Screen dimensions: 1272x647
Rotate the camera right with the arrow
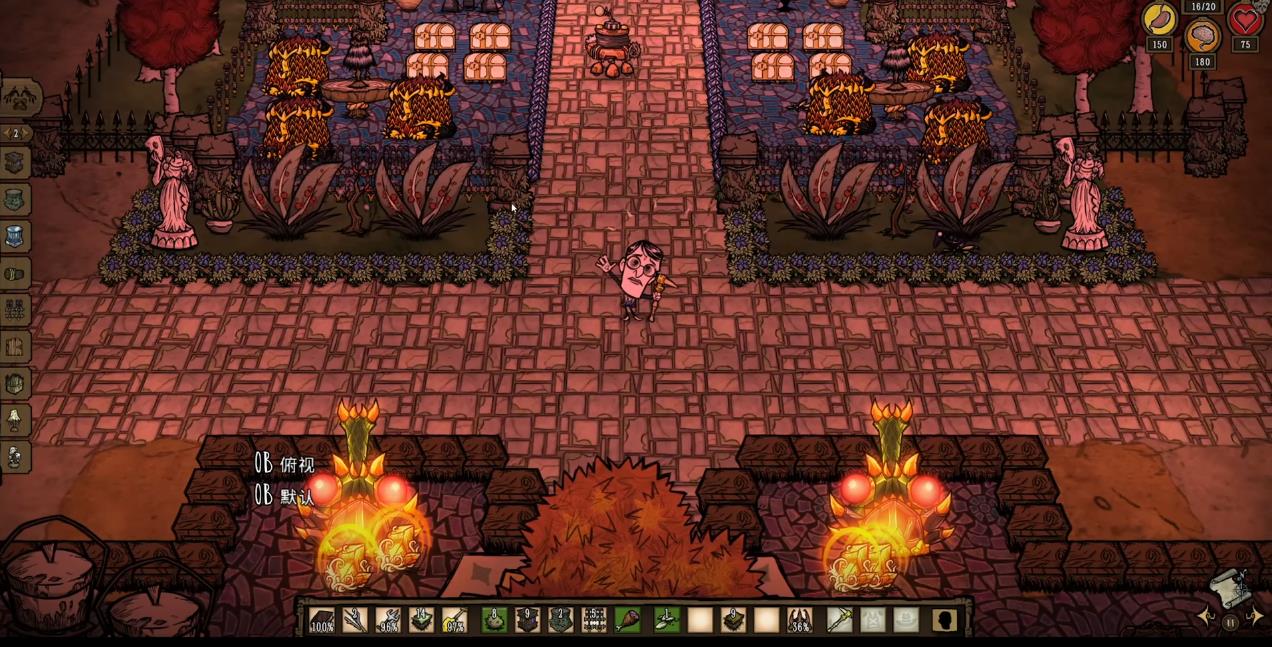[1255, 617]
